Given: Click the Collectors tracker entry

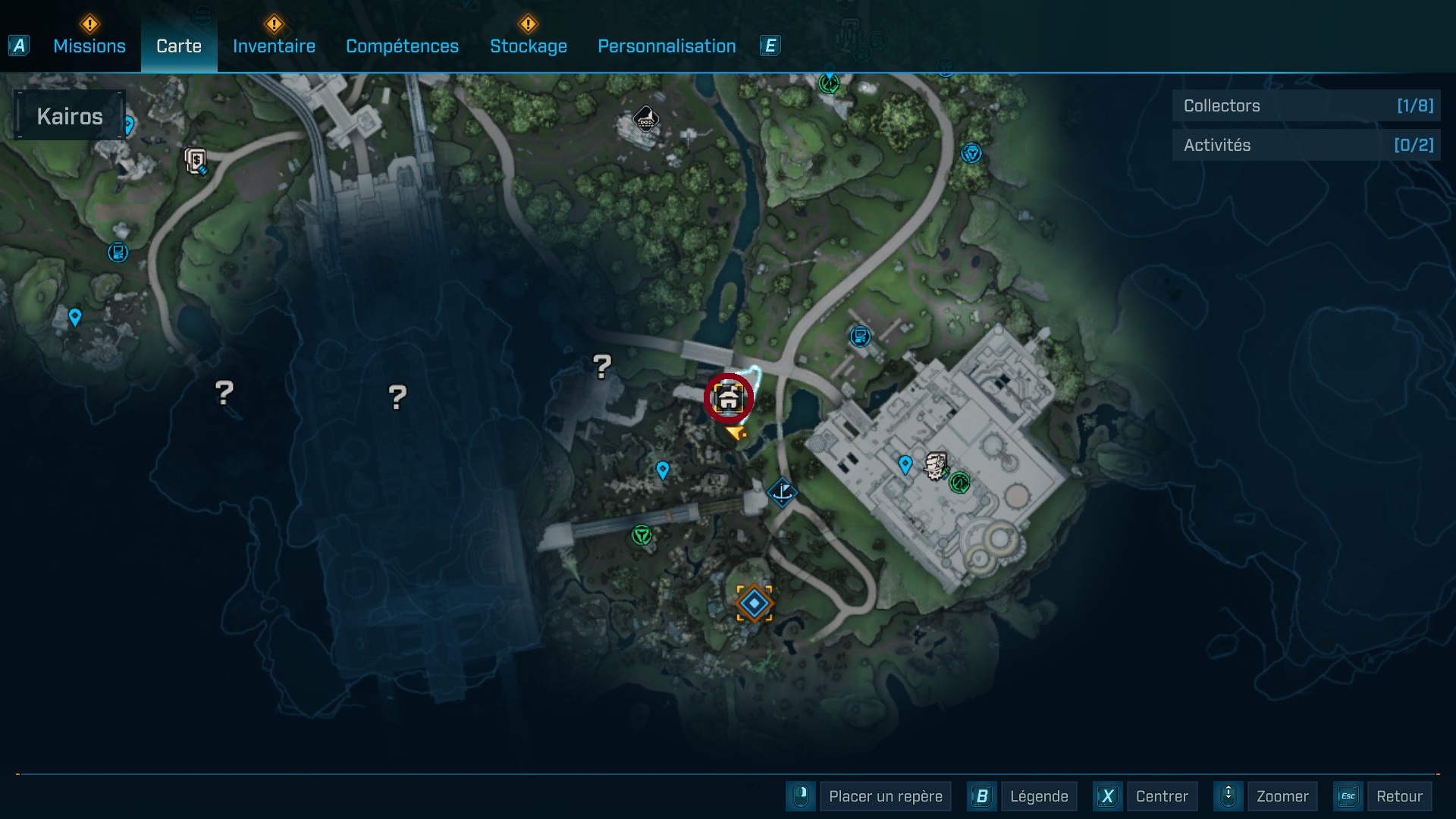Looking at the screenshot, I should 1306,106.
